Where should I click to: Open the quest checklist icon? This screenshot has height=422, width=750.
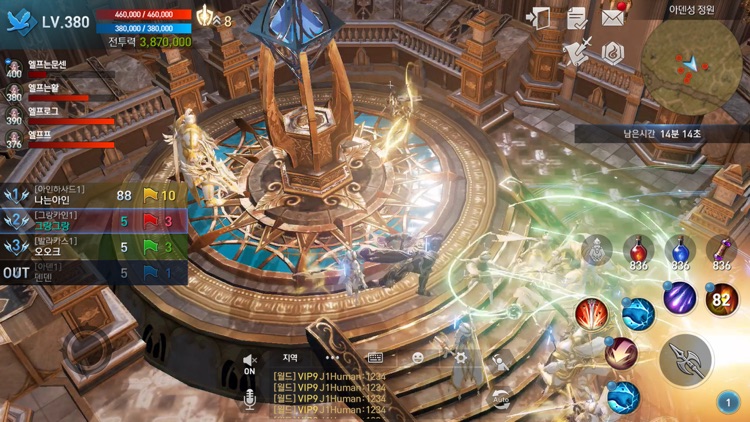tap(577, 18)
